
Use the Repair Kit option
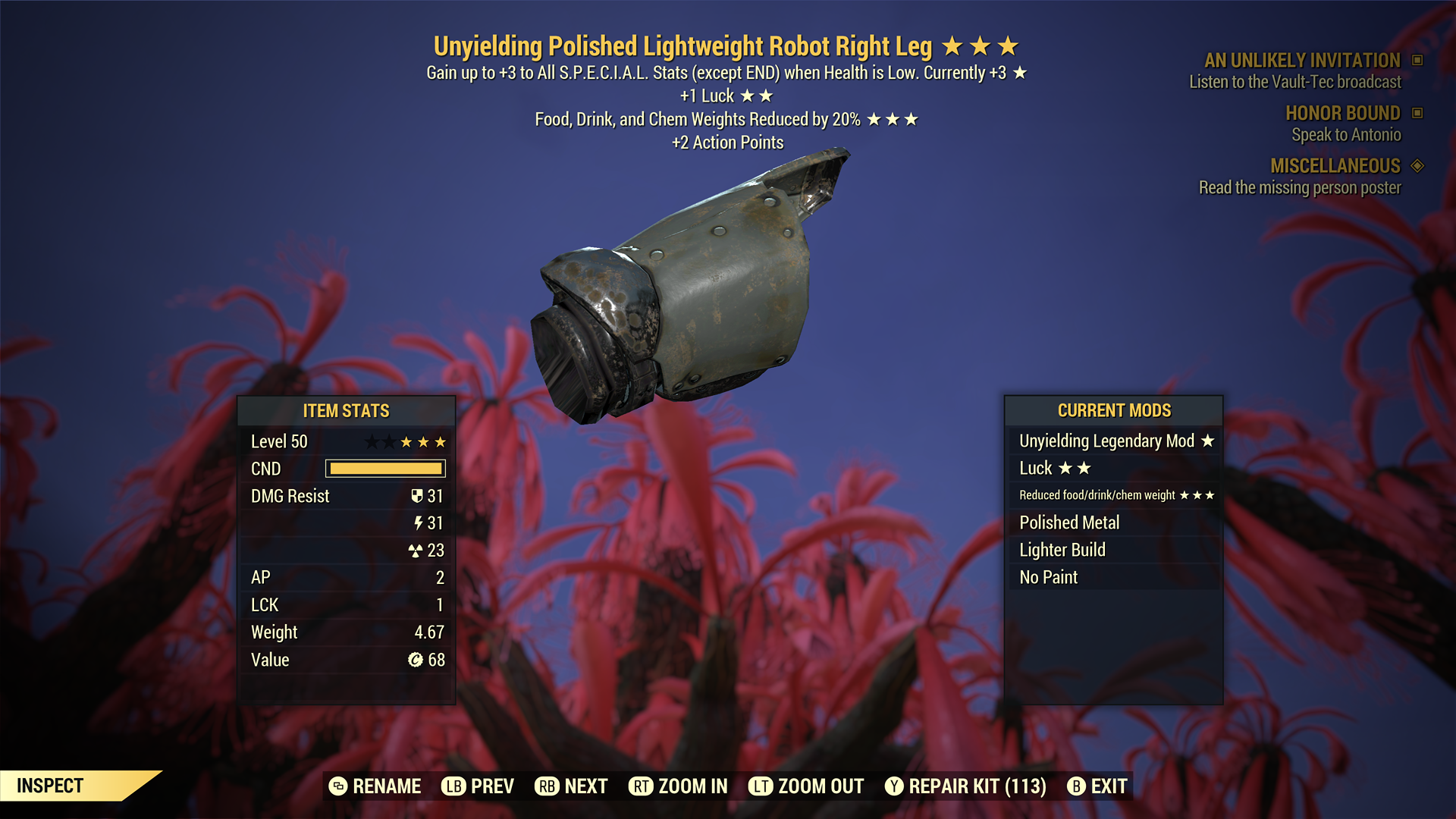[x=965, y=786]
